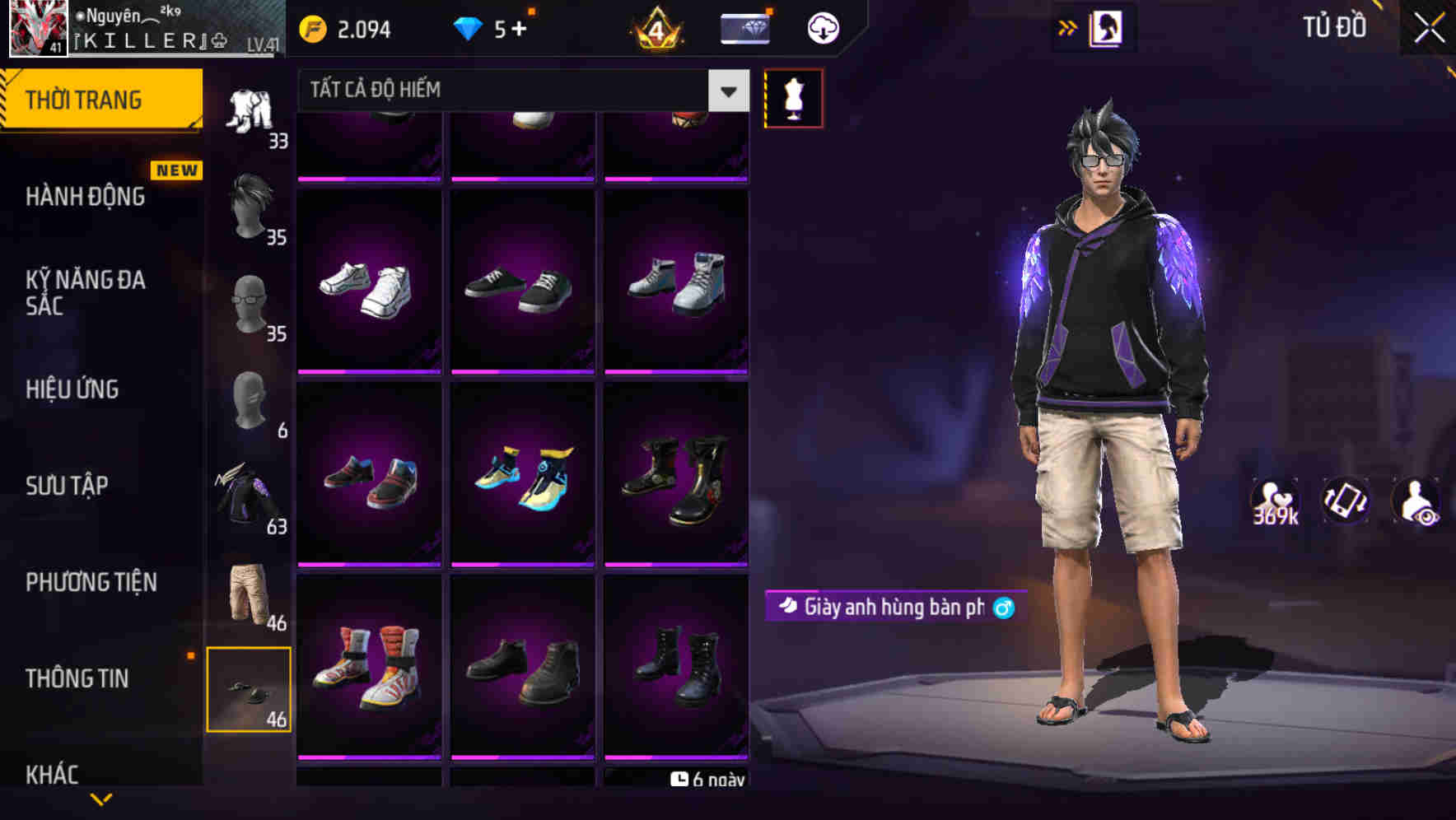Image resolution: width=1456 pixels, height=820 pixels.
Task: Collapse the panel using the yellow double arrows
Action: coord(1068,26)
